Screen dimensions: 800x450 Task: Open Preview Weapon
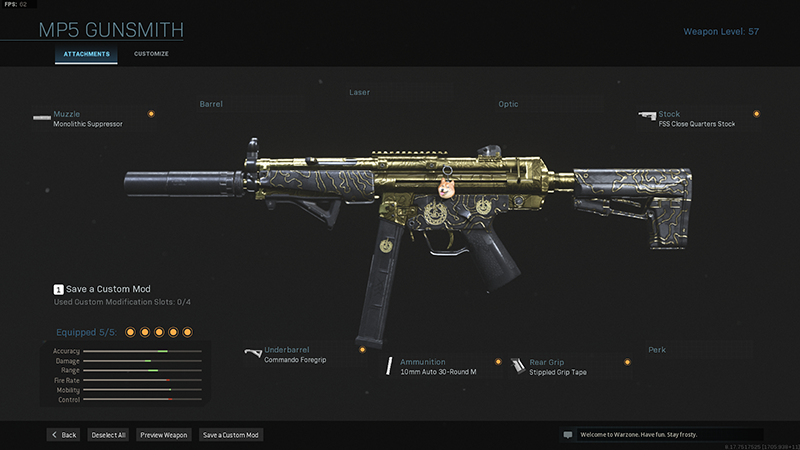point(163,435)
